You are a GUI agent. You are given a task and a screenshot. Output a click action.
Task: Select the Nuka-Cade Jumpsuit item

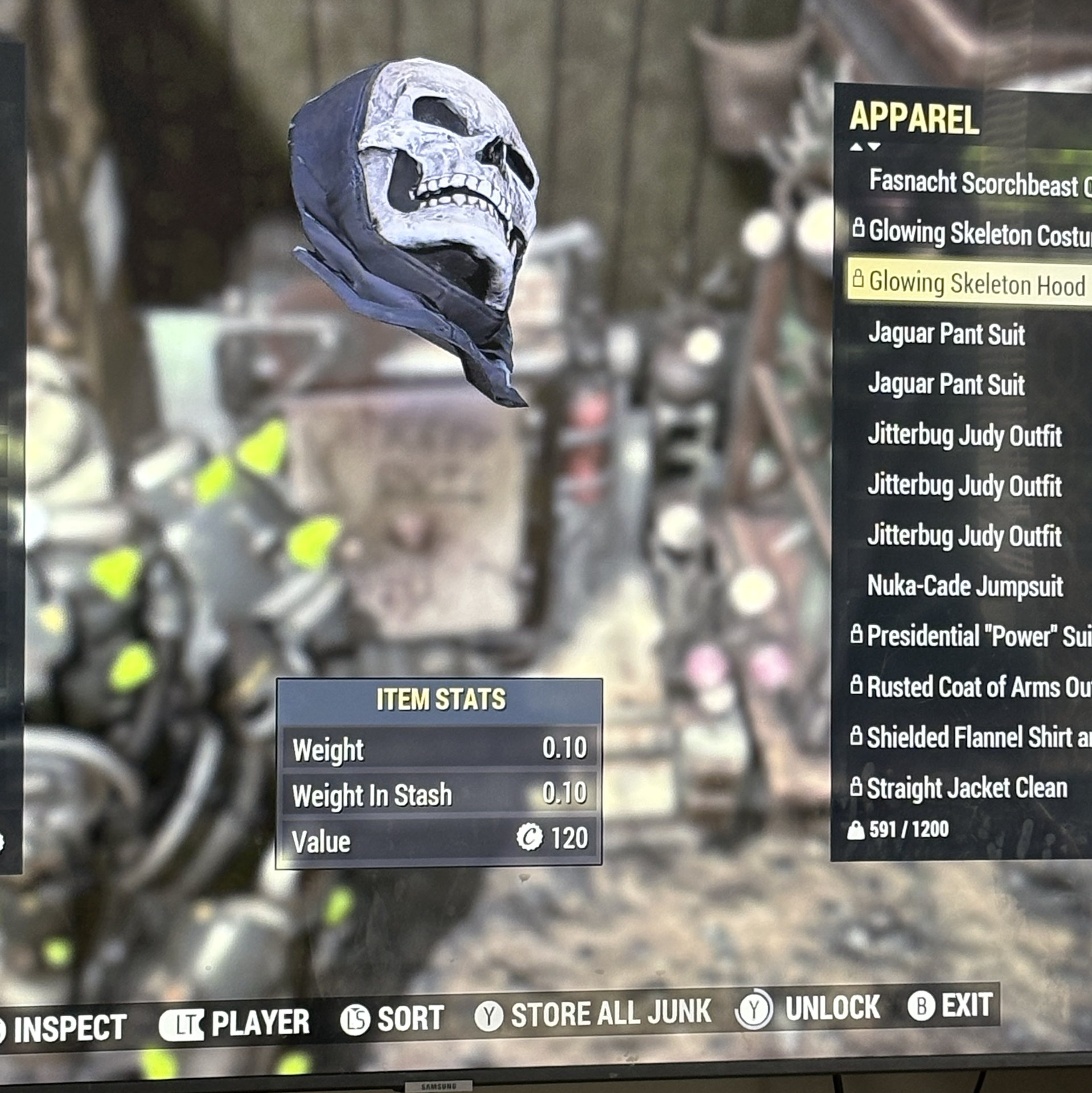point(964,586)
